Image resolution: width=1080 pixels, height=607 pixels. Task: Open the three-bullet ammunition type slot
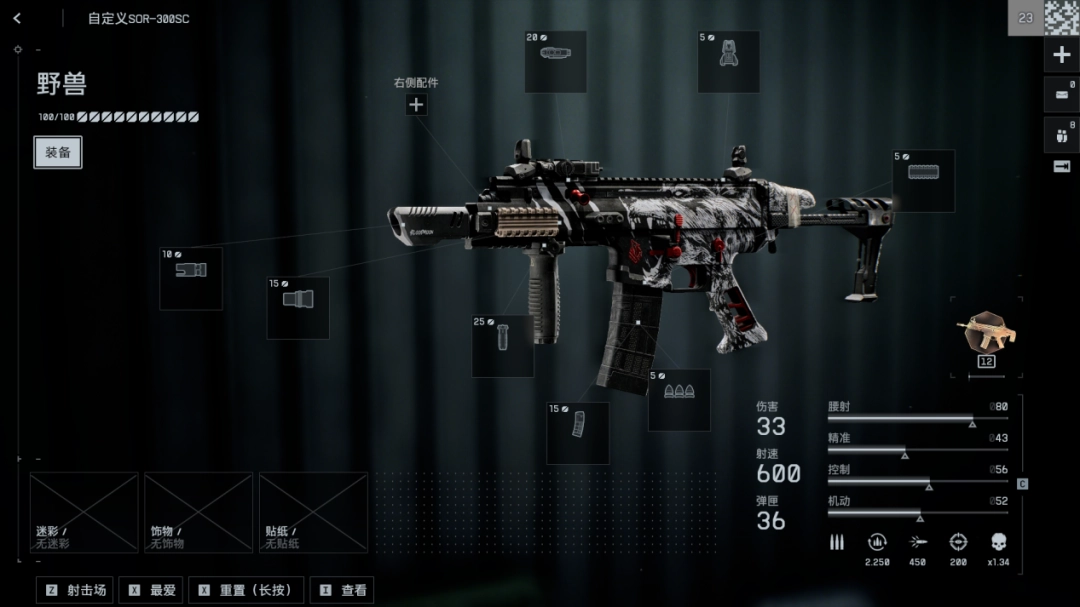point(679,399)
